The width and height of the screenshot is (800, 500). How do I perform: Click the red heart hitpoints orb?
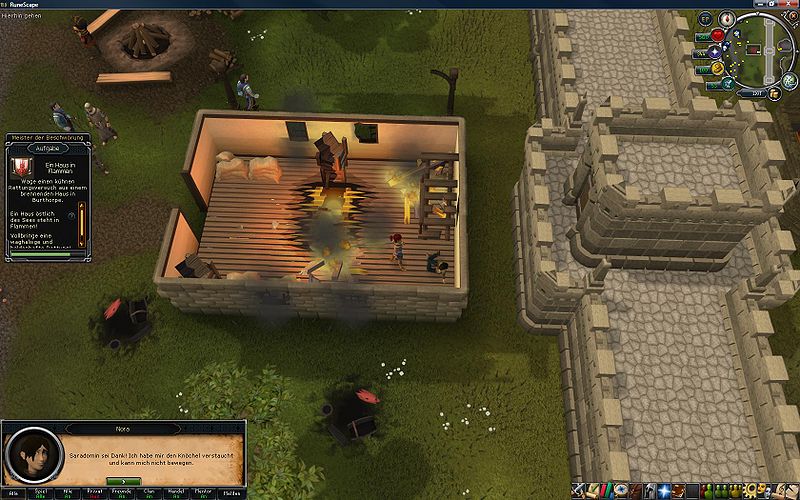(717, 35)
